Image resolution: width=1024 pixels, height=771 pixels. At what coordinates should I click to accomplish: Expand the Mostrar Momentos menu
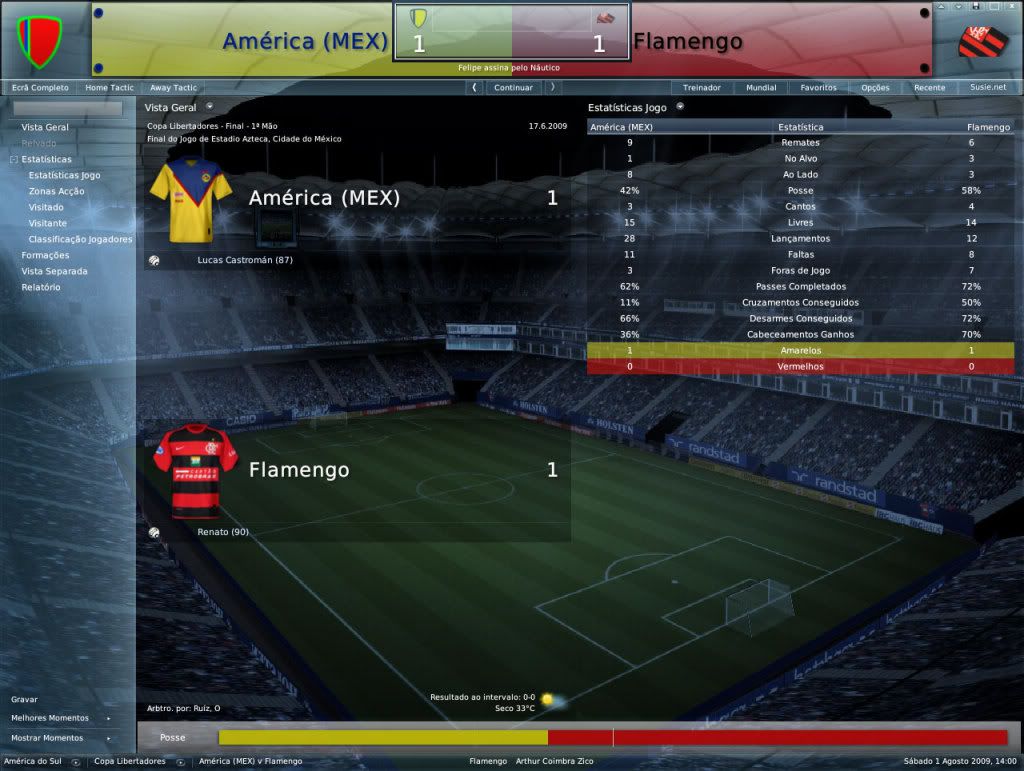point(47,738)
